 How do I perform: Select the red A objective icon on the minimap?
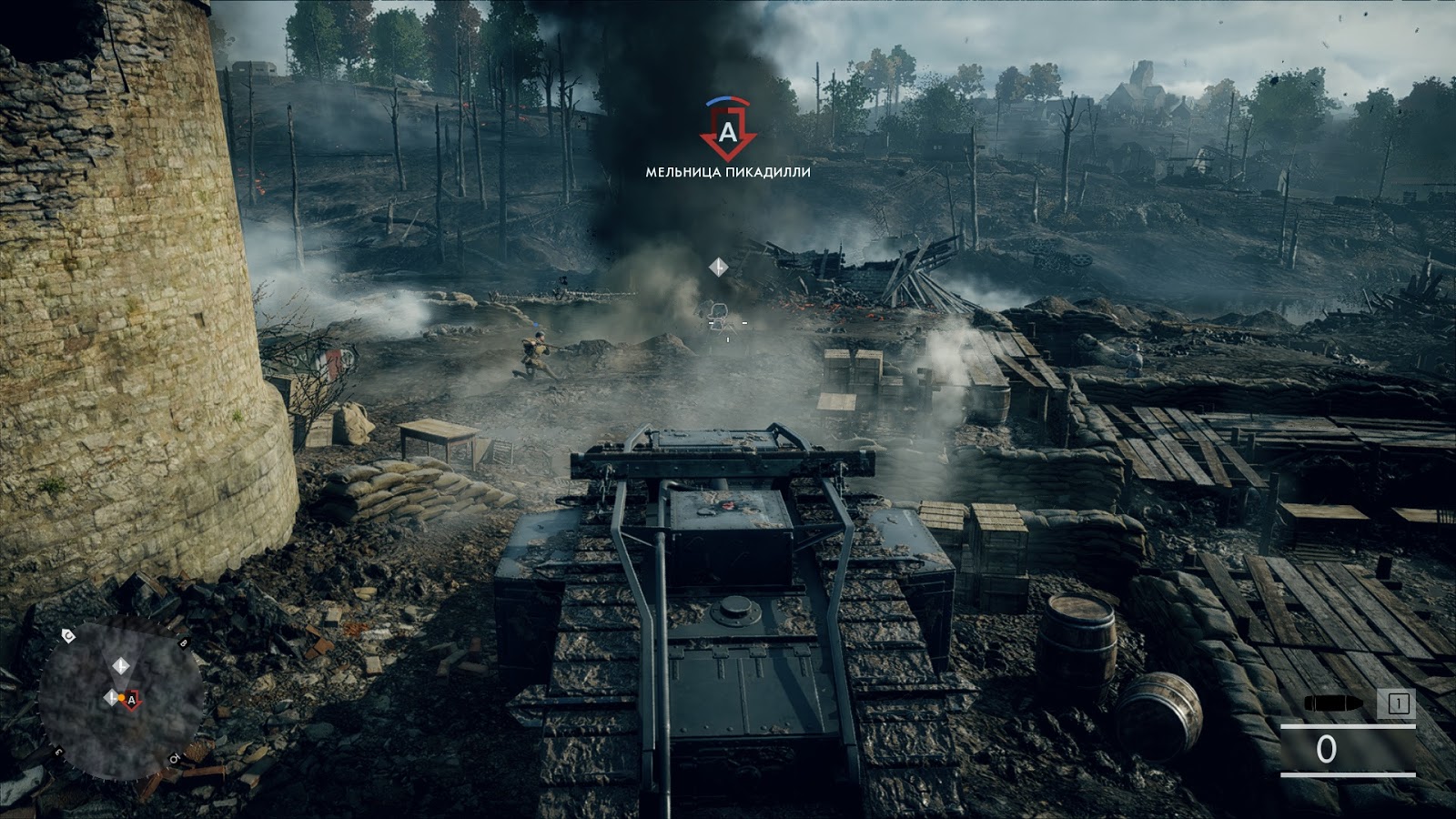tap(133, 699)
